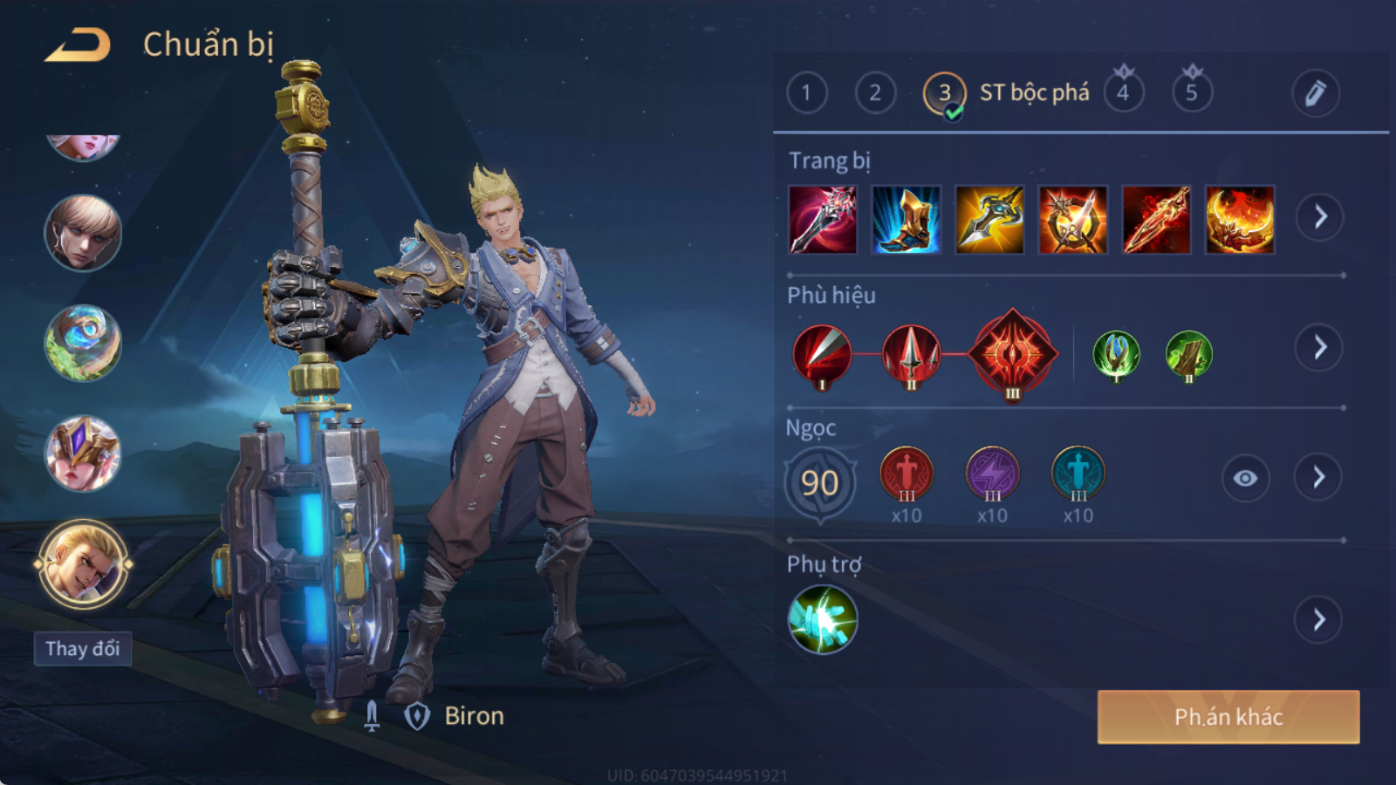Image resolution: width=1396 pixels, height=785 pixels.
Task: Go back with the golden arrow
Action: click(x=78, y=45)
